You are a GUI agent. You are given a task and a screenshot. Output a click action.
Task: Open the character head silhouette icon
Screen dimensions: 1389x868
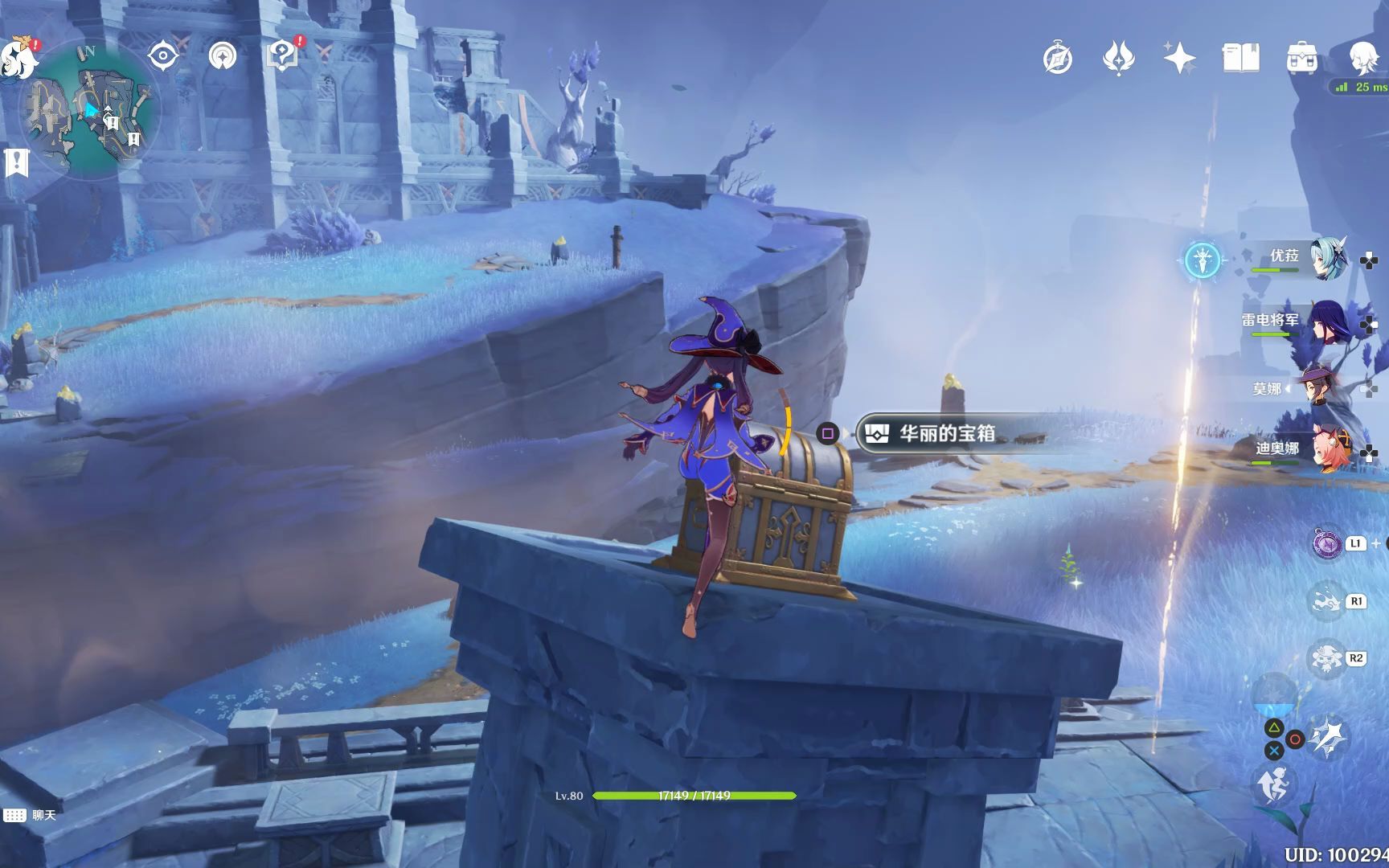click(x=1363, y=58)
